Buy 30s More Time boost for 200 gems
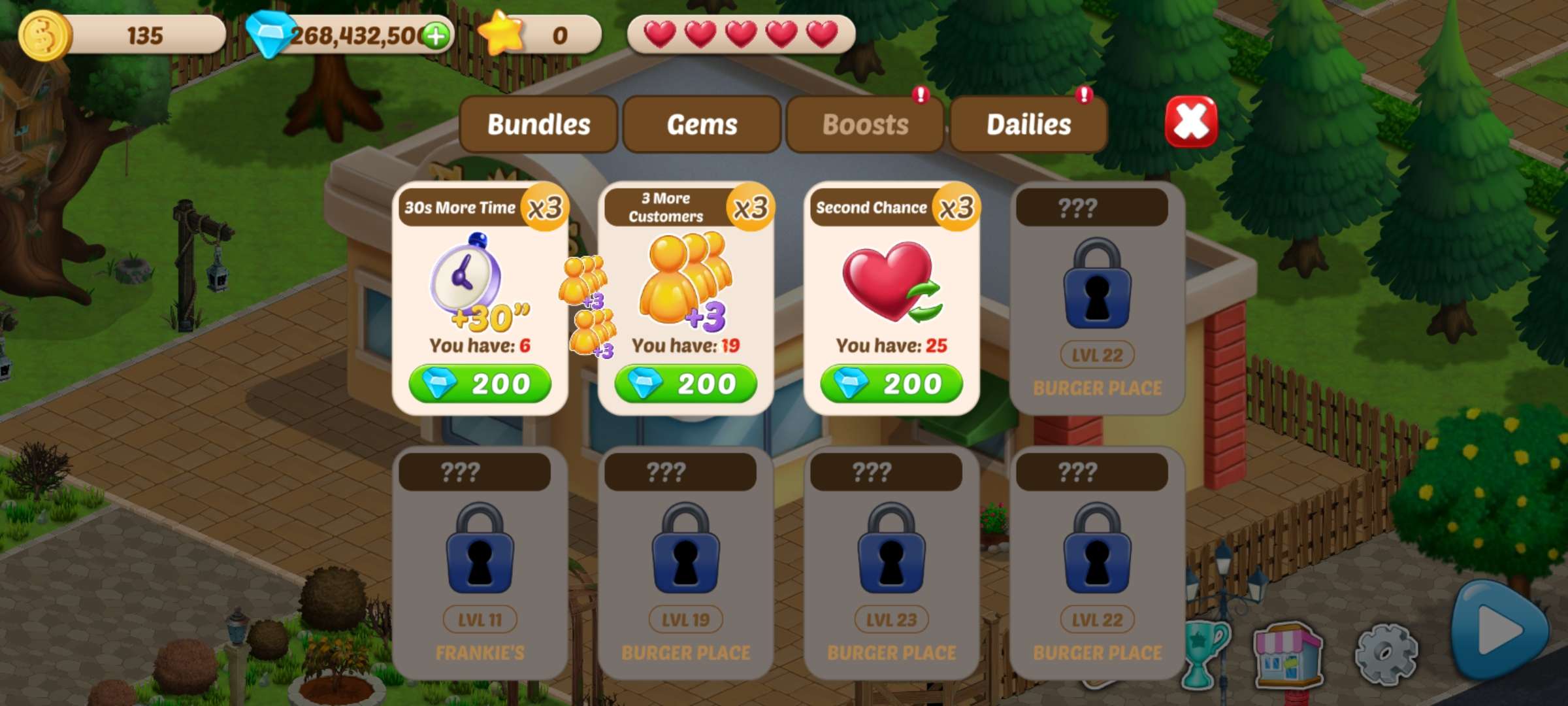 480,384
